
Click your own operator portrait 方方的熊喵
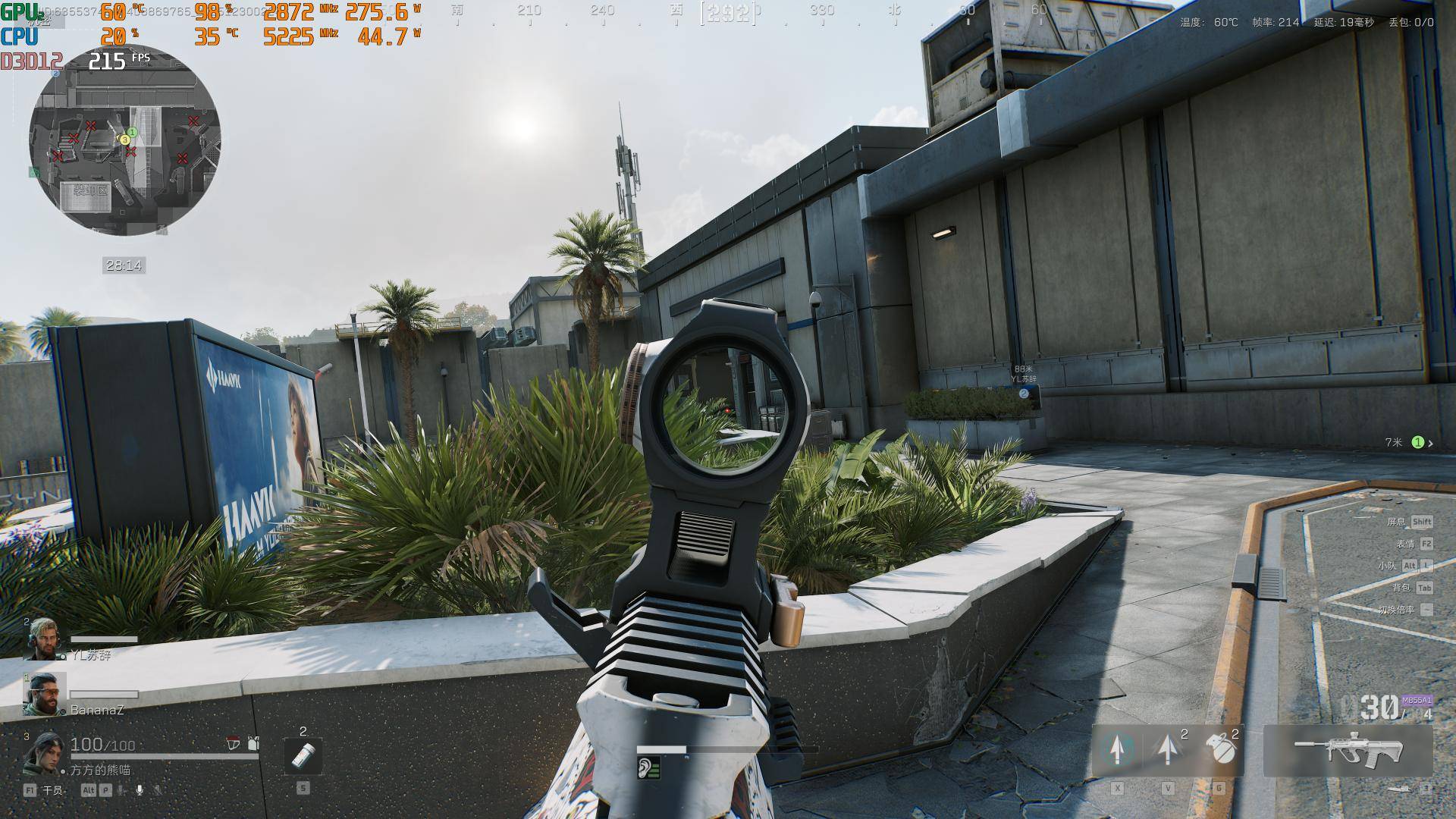pyautogui.click(x=43, y=752)
